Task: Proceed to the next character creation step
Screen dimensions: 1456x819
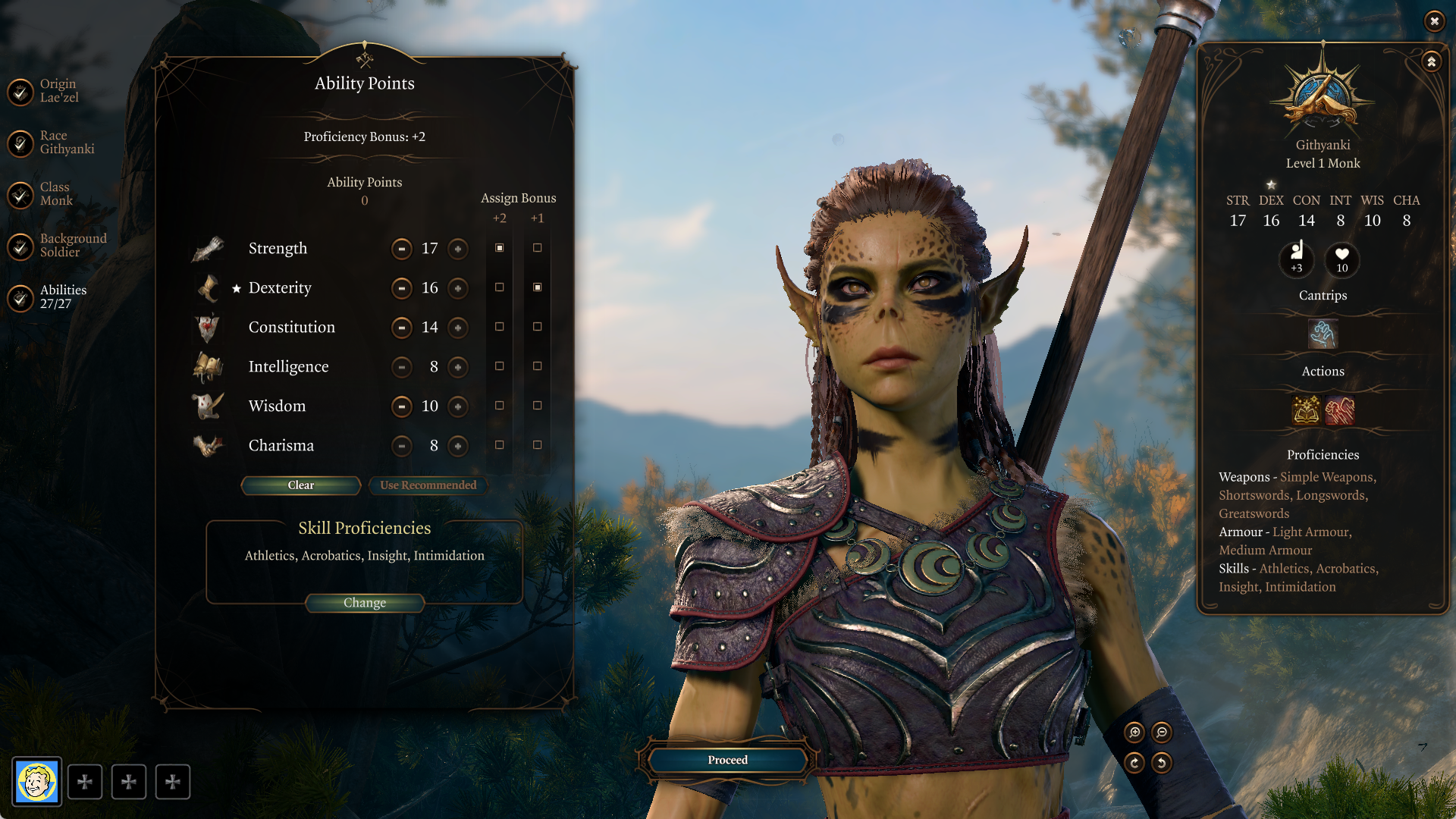Action: click(x=727, y=760)
